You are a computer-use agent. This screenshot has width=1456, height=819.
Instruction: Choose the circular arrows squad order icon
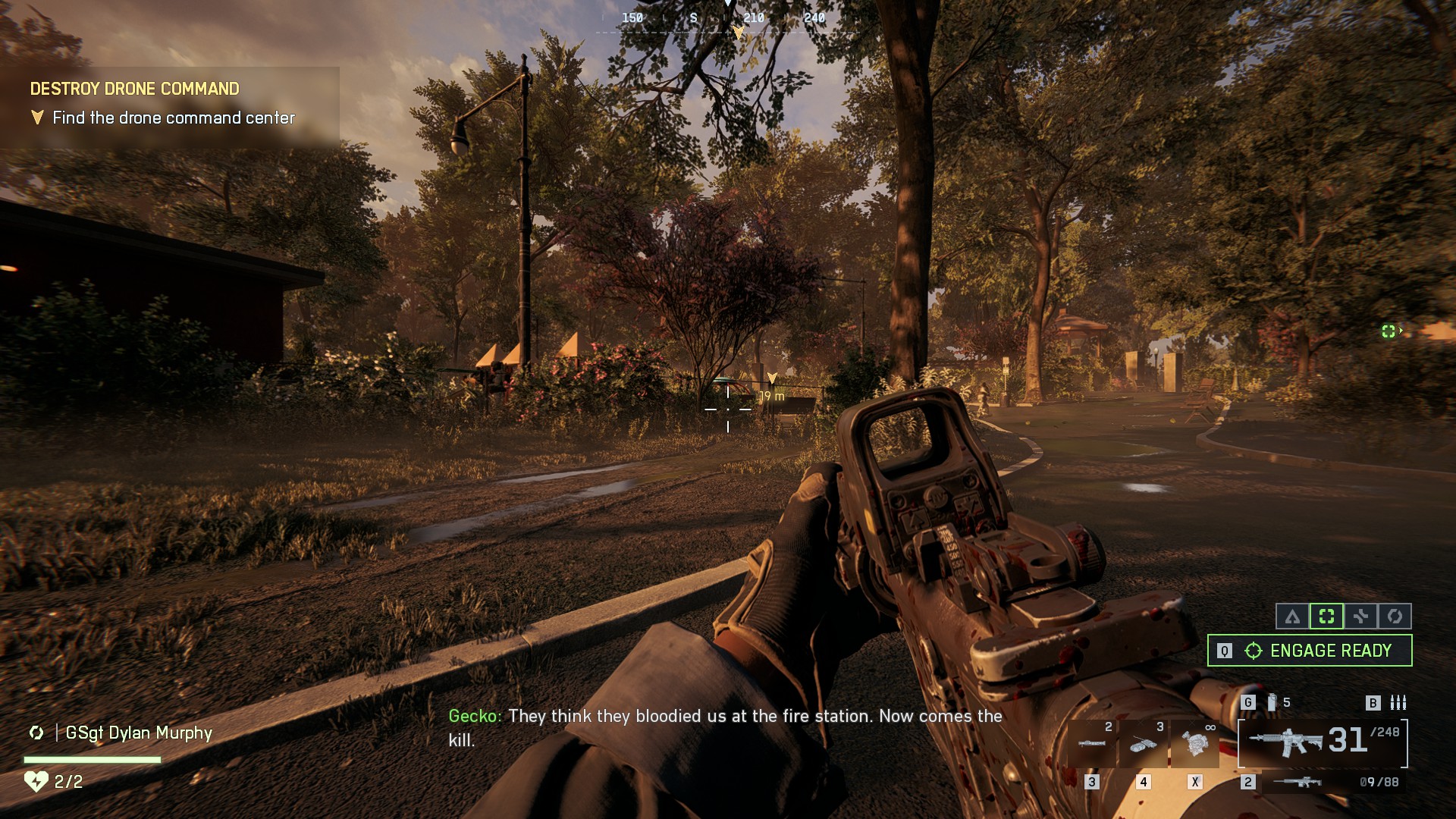[x=1395, y=617]
